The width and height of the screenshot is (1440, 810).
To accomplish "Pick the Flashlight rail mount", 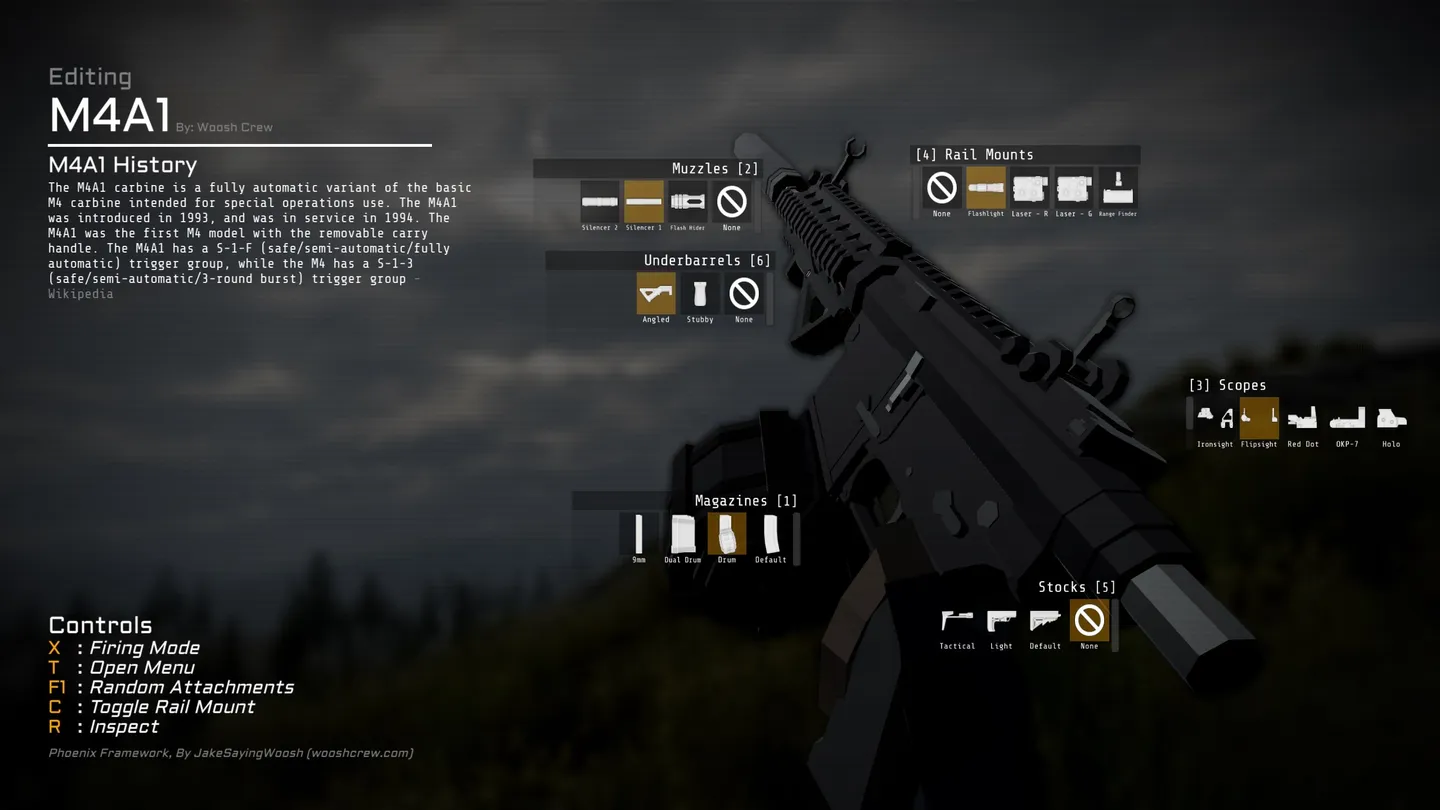I will pyautogui.click(x=986, y=188).
